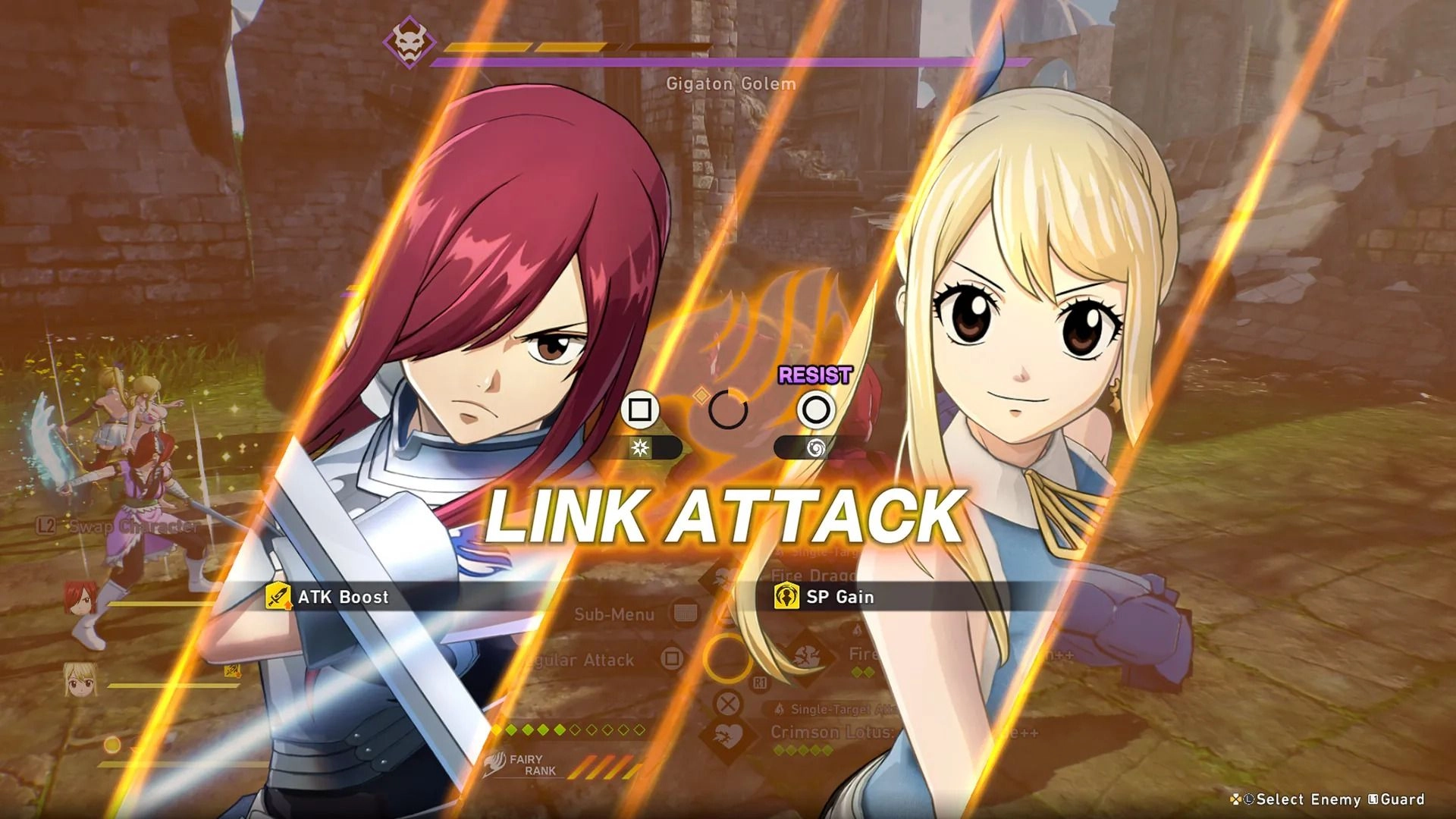This screenshot has height=819, width=1456.
Task: Open the Crimson Lotus skill entry
Action: click(x=833, y=731)
